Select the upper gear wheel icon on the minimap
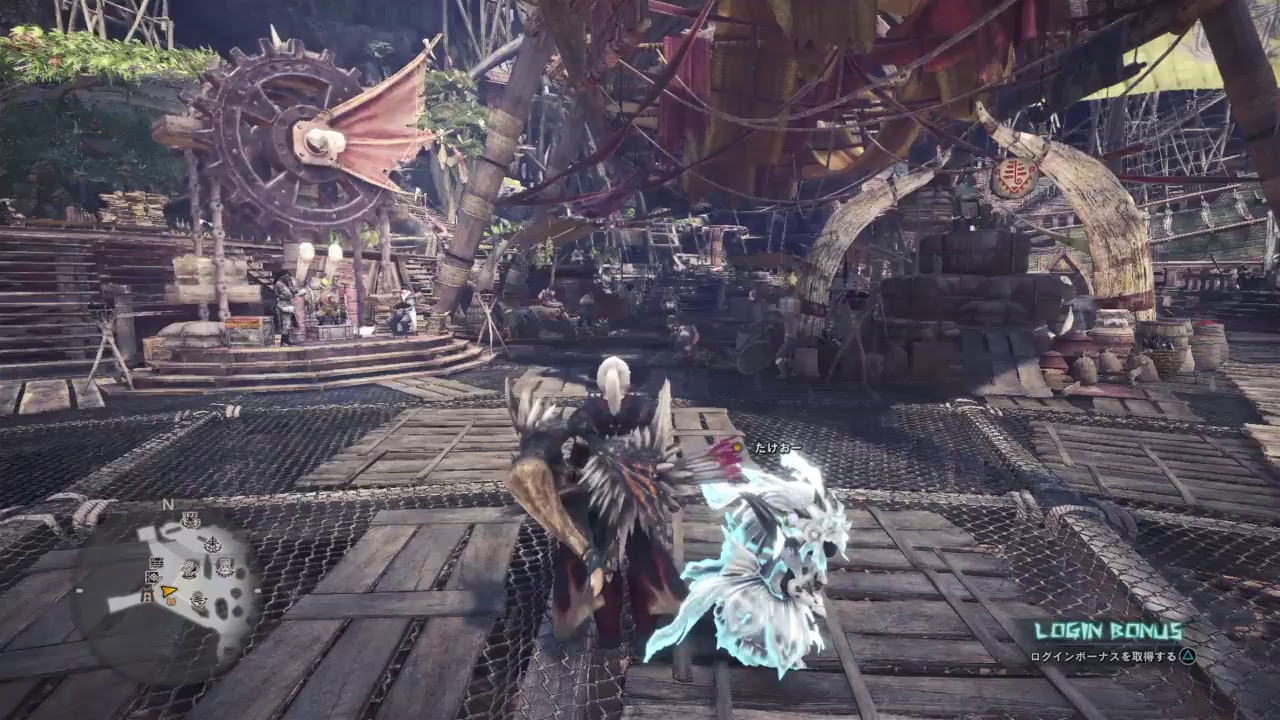Image resolution: width=1280 pixels, height=720 pixels. tap(190, 520)
